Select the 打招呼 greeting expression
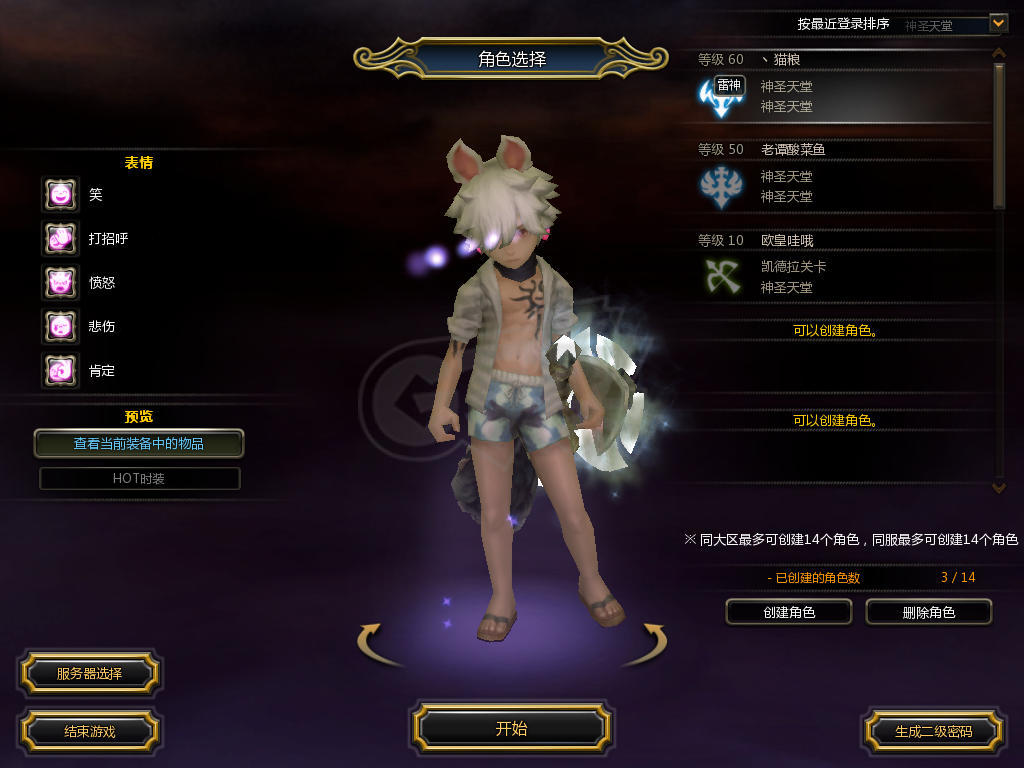 pos(60,239)
